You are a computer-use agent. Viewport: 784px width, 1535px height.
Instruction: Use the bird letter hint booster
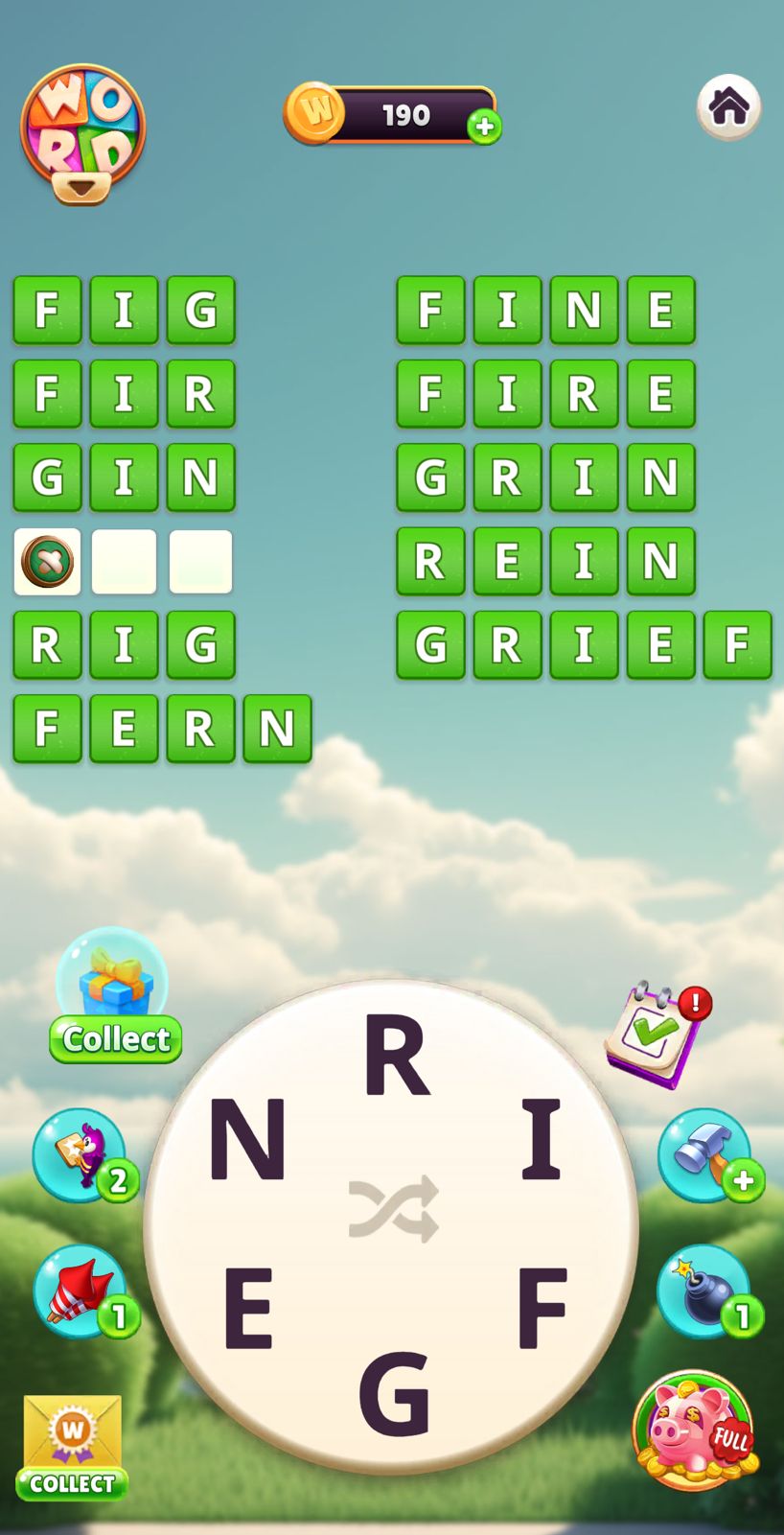tap(82, 1154)
